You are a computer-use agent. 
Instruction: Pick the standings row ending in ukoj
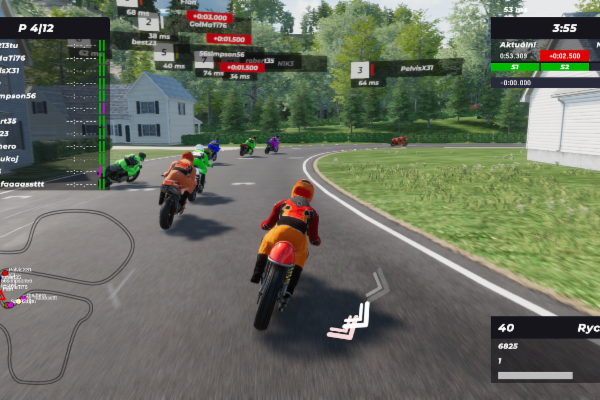[52, 158]
